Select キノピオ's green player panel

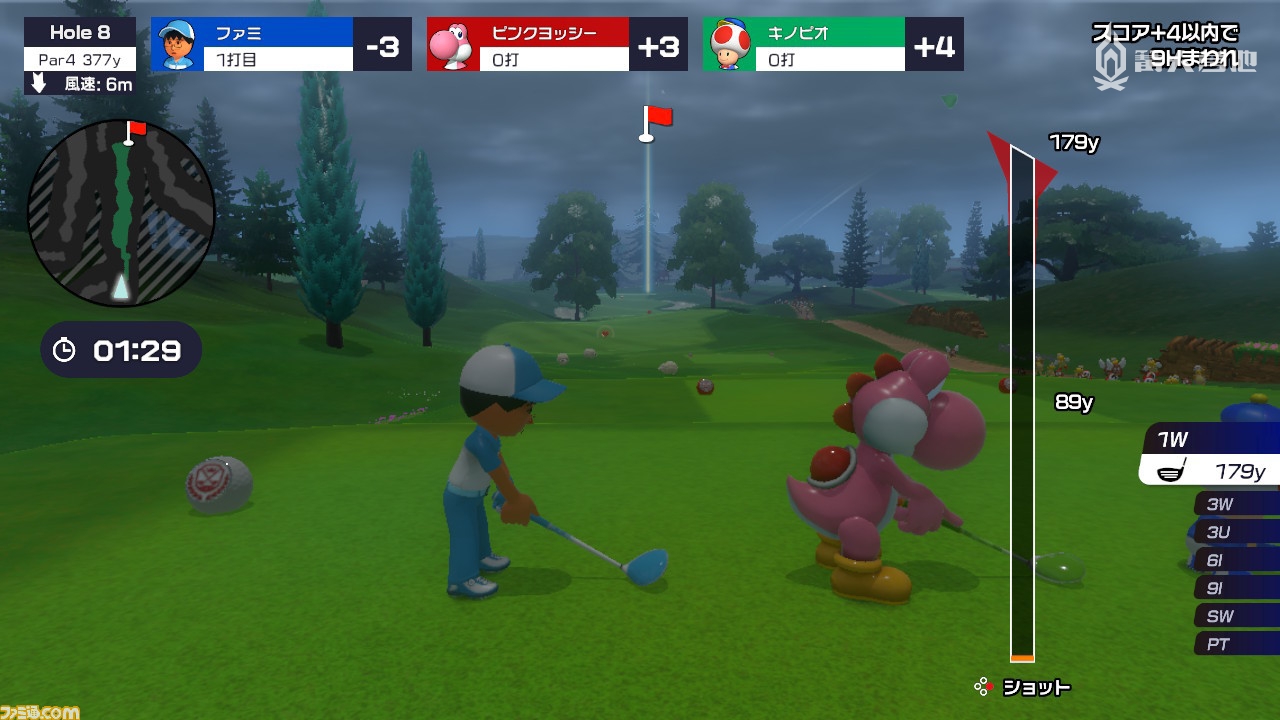(833, 45)
